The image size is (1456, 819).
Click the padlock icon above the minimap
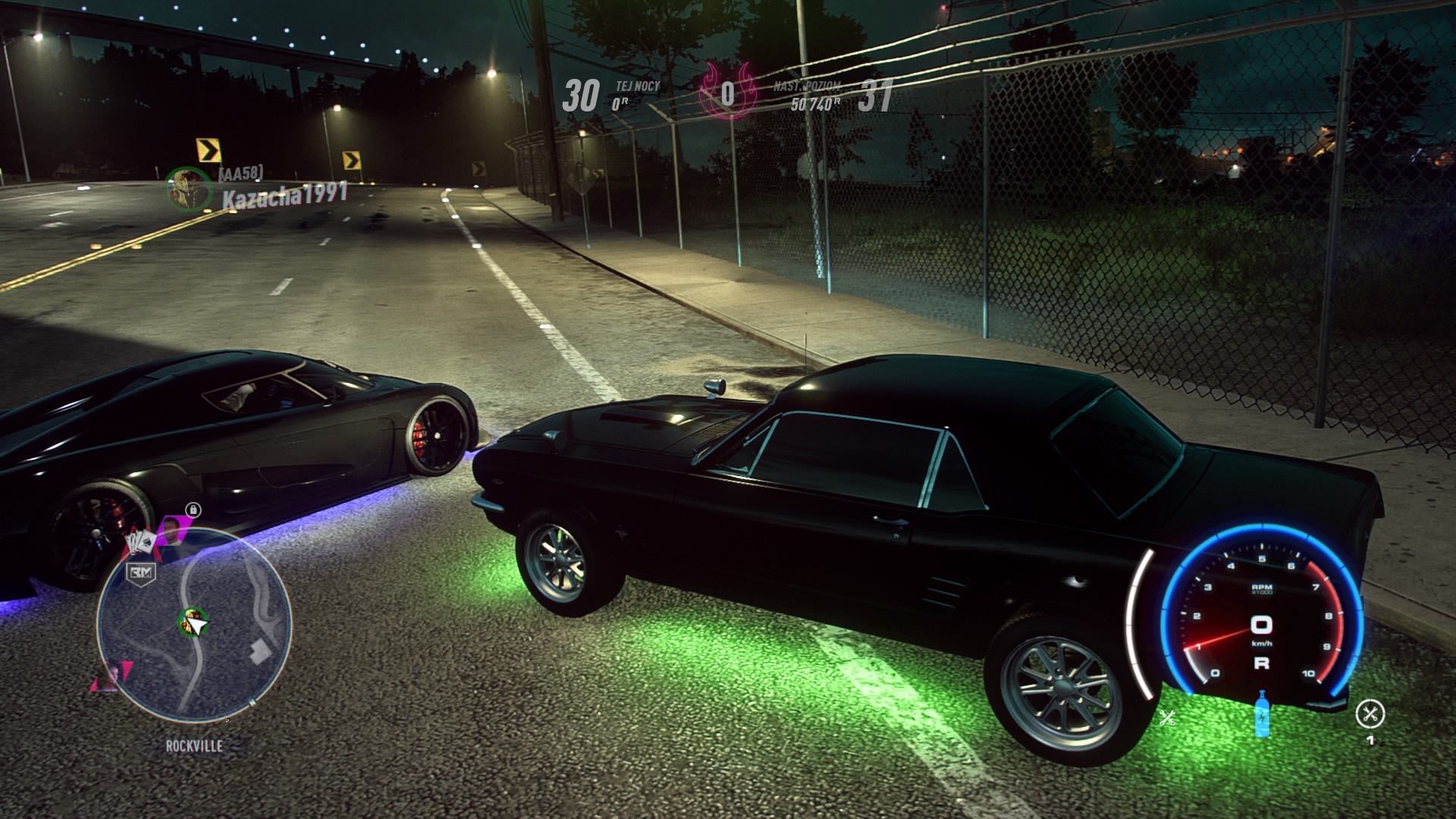195,509
